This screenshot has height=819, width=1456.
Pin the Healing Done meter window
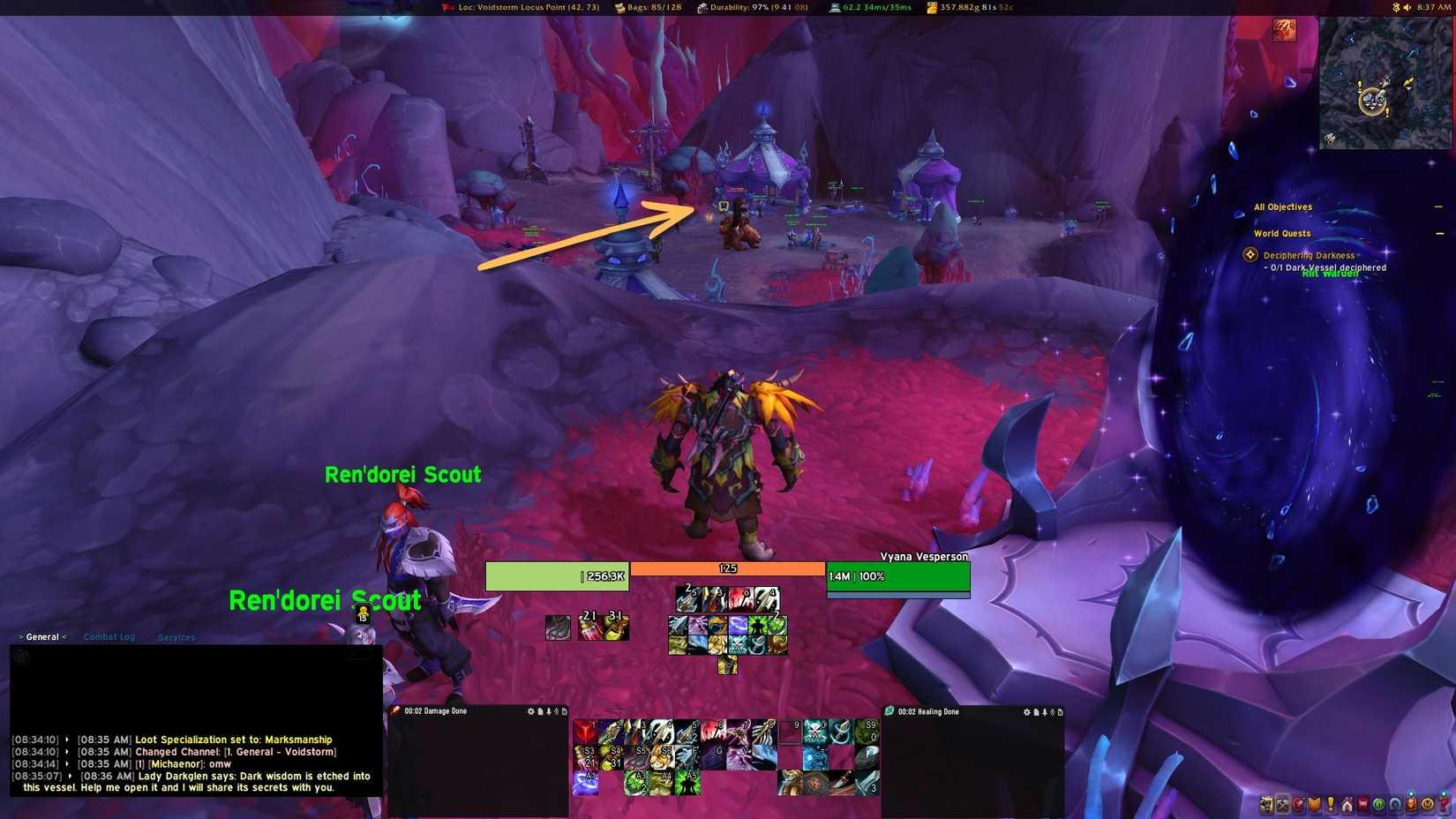tap(1045, 711)
